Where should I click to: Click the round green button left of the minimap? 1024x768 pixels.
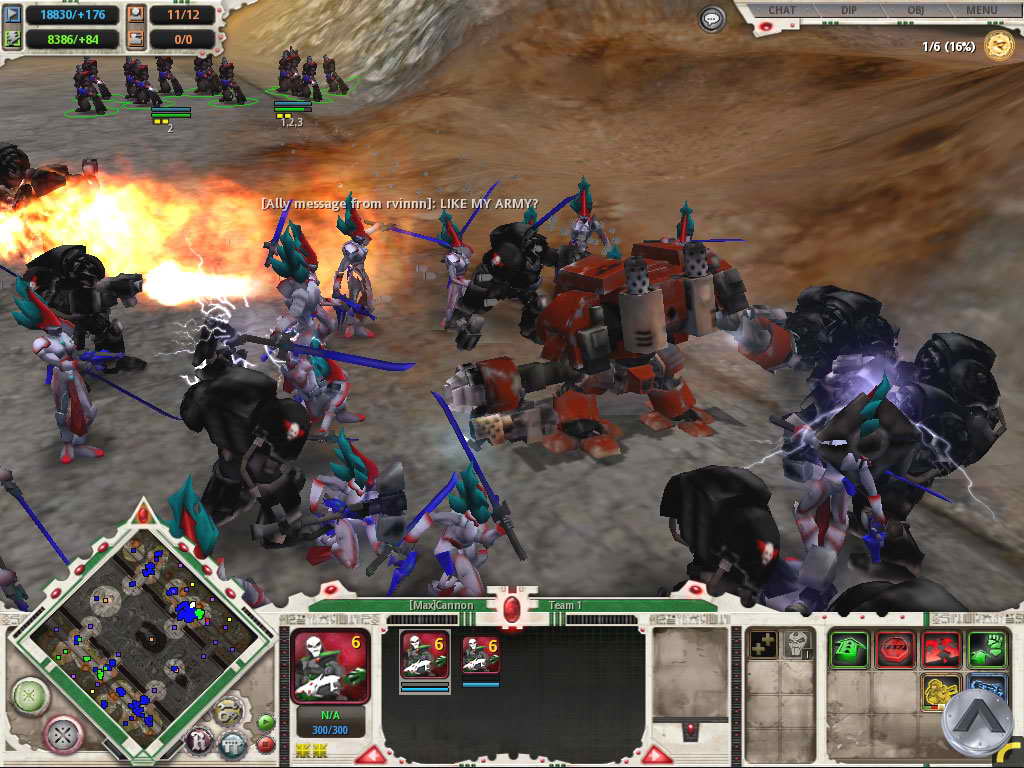pos(30,694)
